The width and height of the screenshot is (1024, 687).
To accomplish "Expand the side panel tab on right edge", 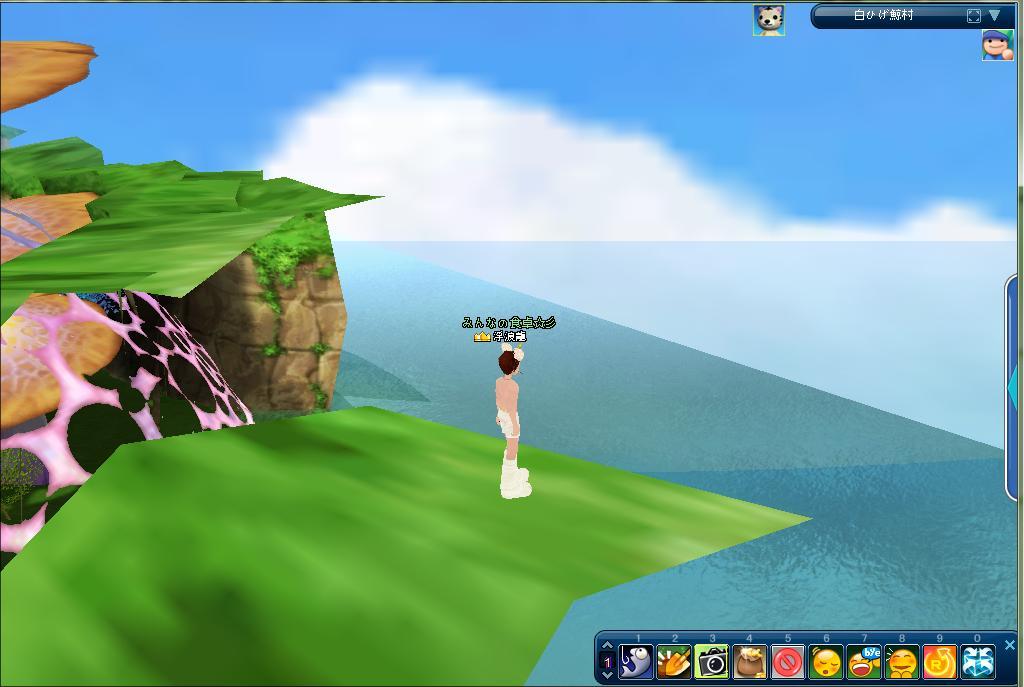I will (x=1013, y=380).
